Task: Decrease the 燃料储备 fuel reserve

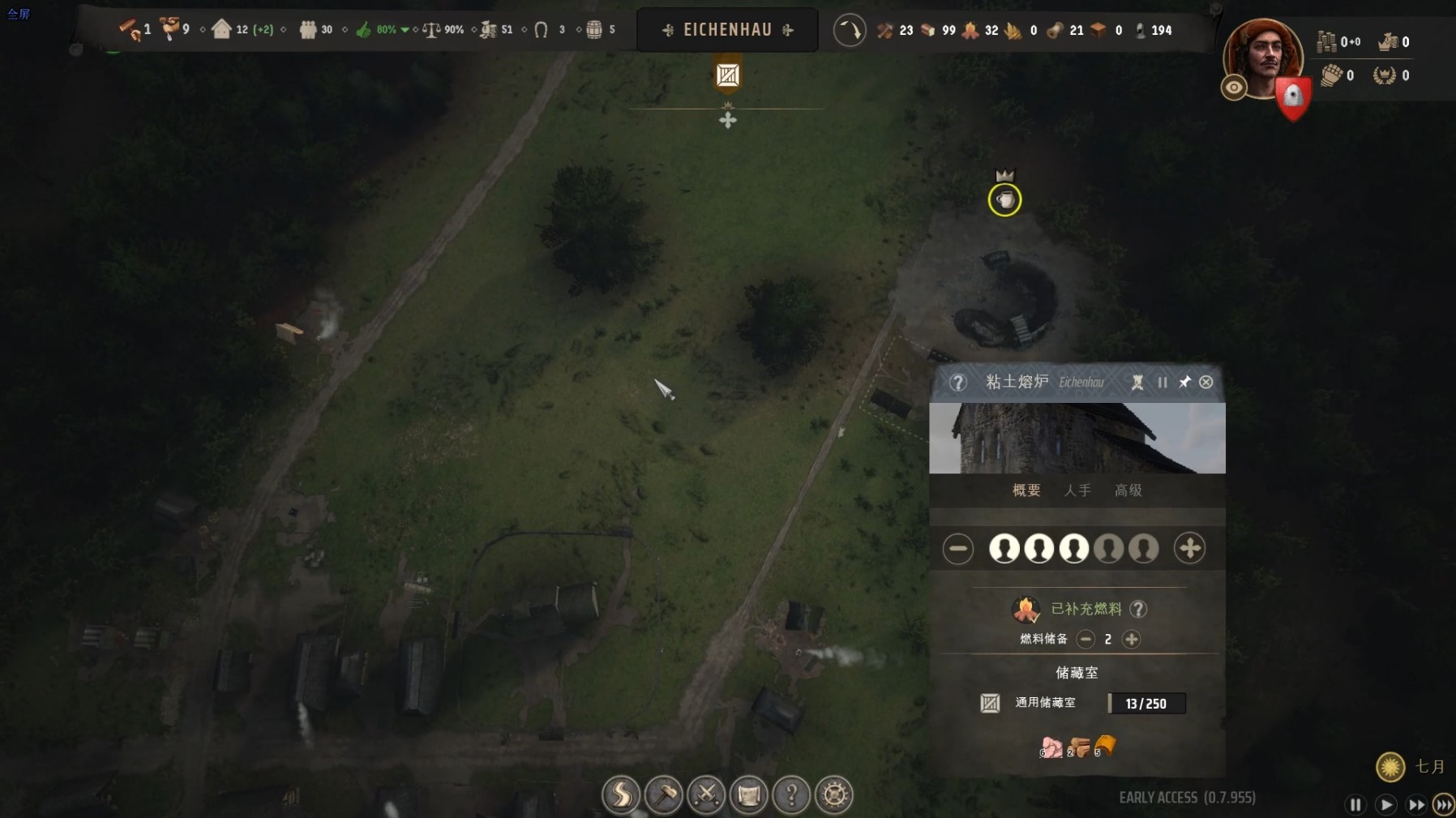Action: (x=1086, y=640)
